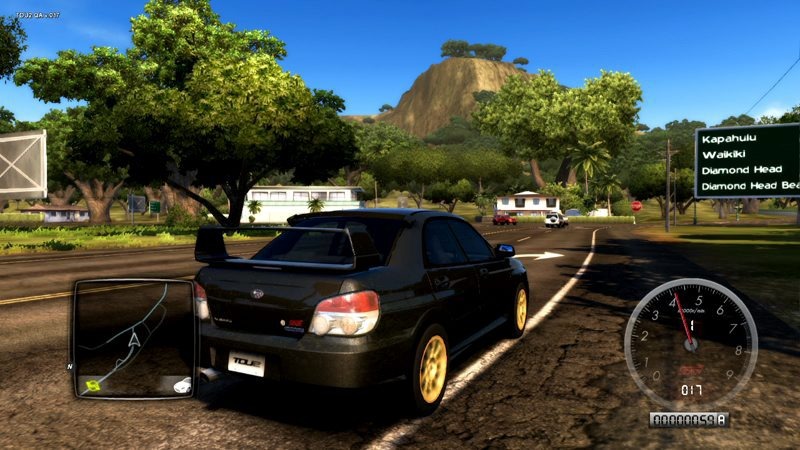Image resolution: width=800 pixels, height=450 pixels.
Task: Open the GPS minimap
Action: pyautogui.click(x=133, y=338)
